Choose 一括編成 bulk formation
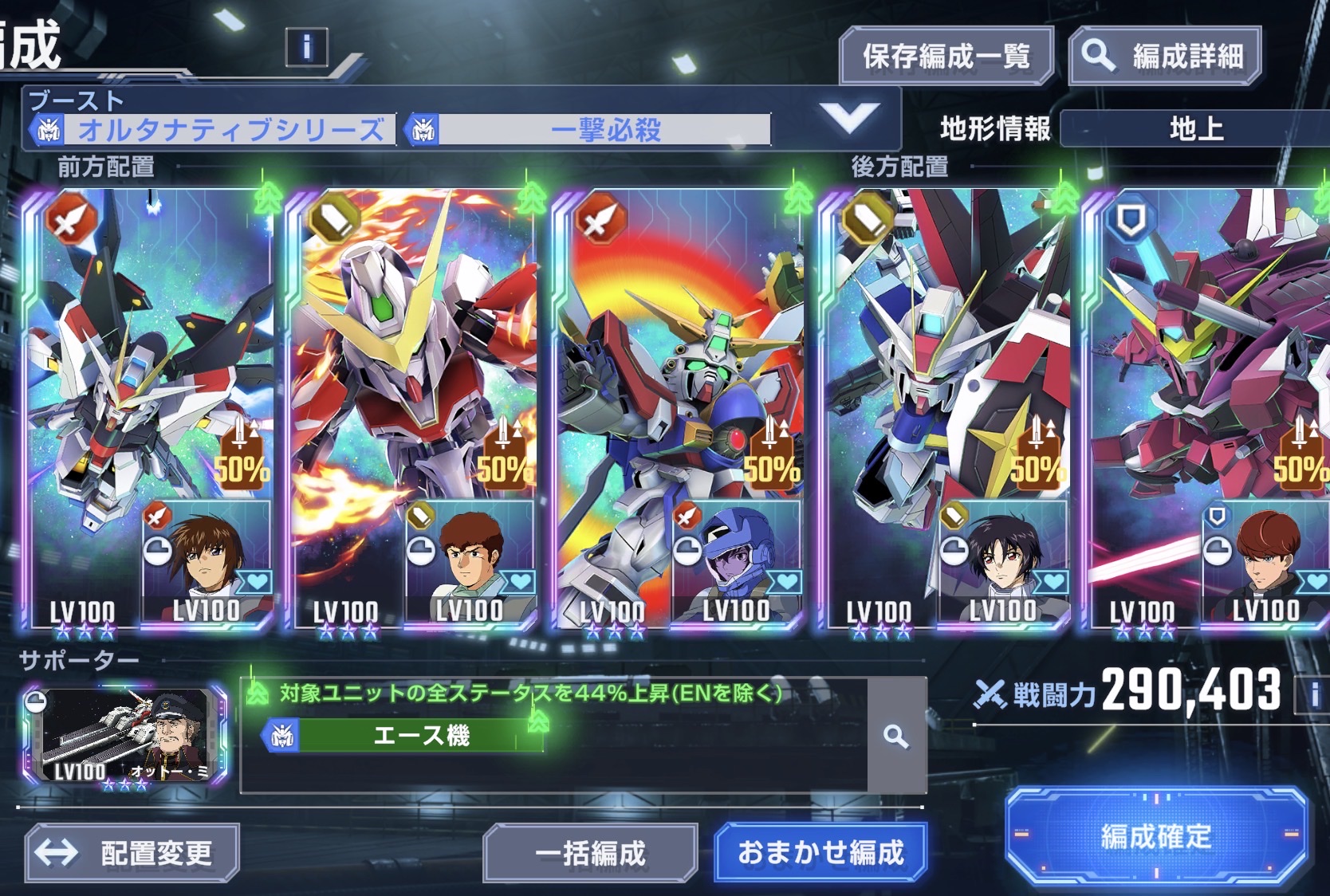This screenshot has height=896, width=1330. point(590,853)
